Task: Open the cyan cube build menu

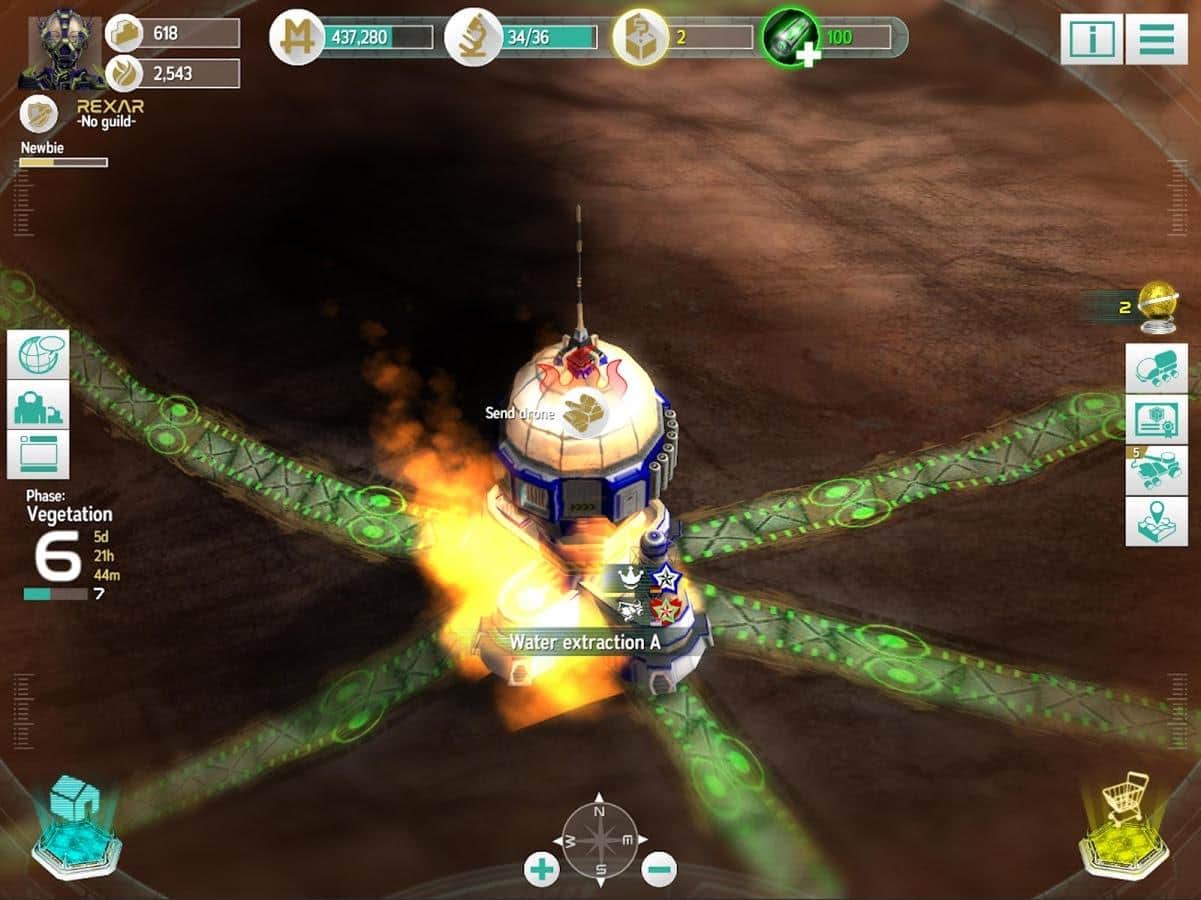Action: (x=75, y=826)
